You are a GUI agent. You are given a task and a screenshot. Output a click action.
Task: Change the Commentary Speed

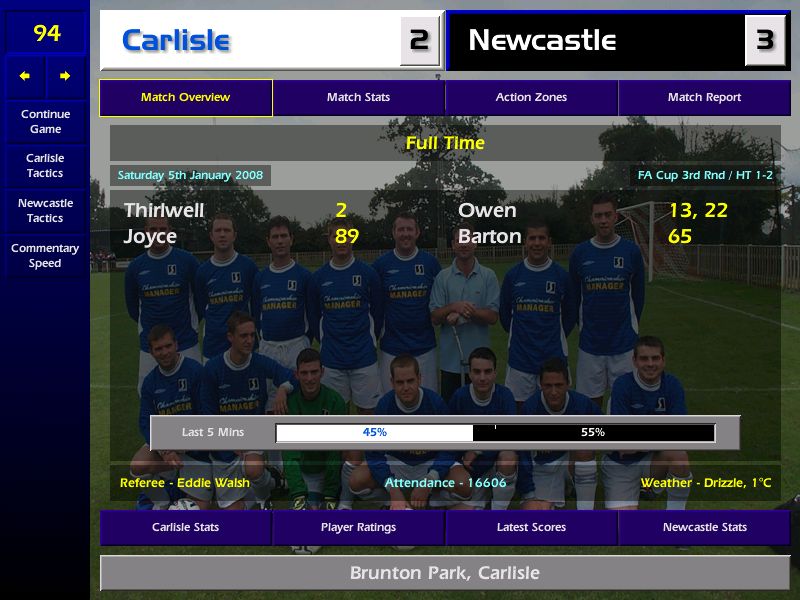point(45,255)
